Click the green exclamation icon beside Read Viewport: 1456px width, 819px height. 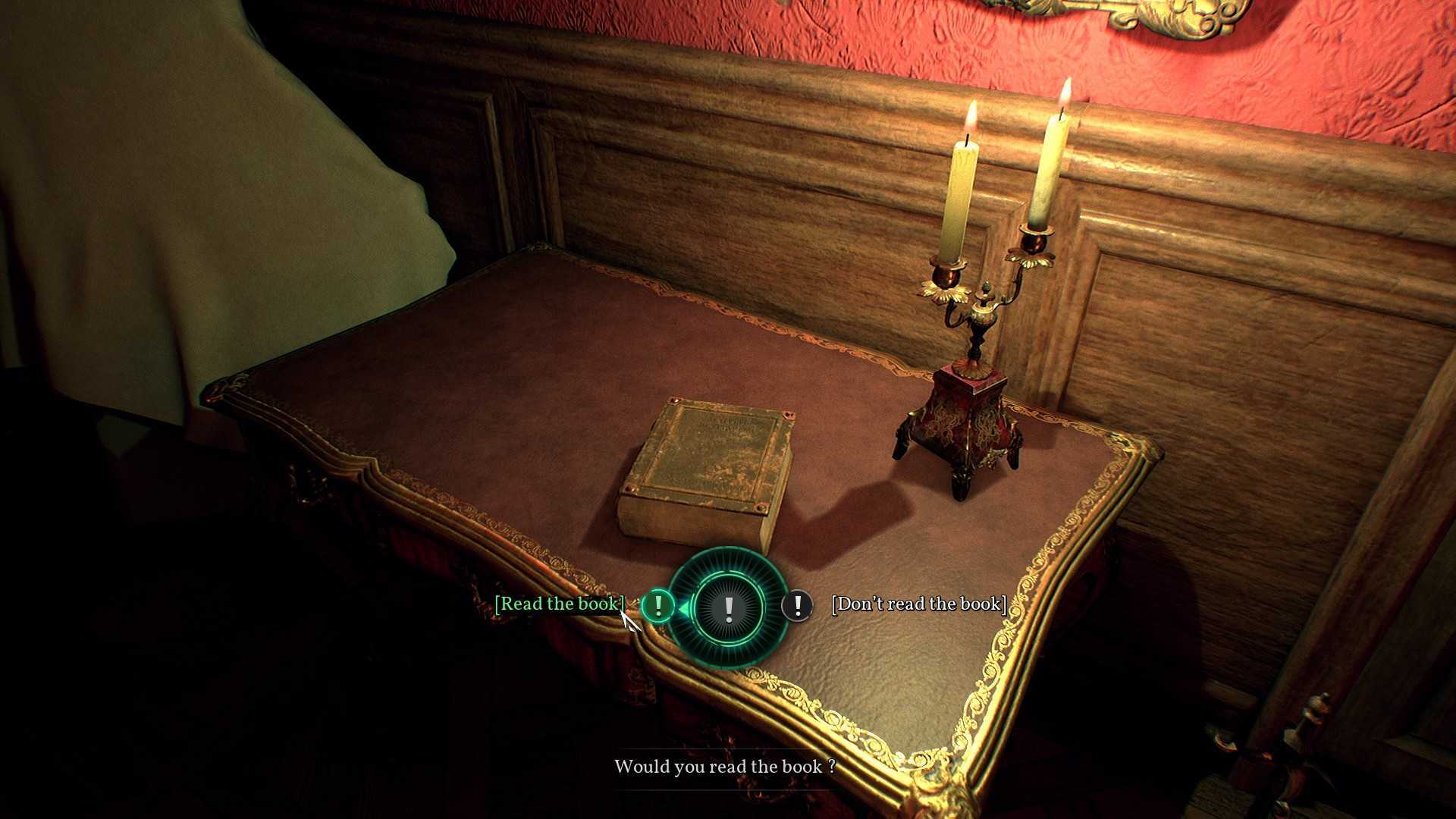click(x=658, y=606)
